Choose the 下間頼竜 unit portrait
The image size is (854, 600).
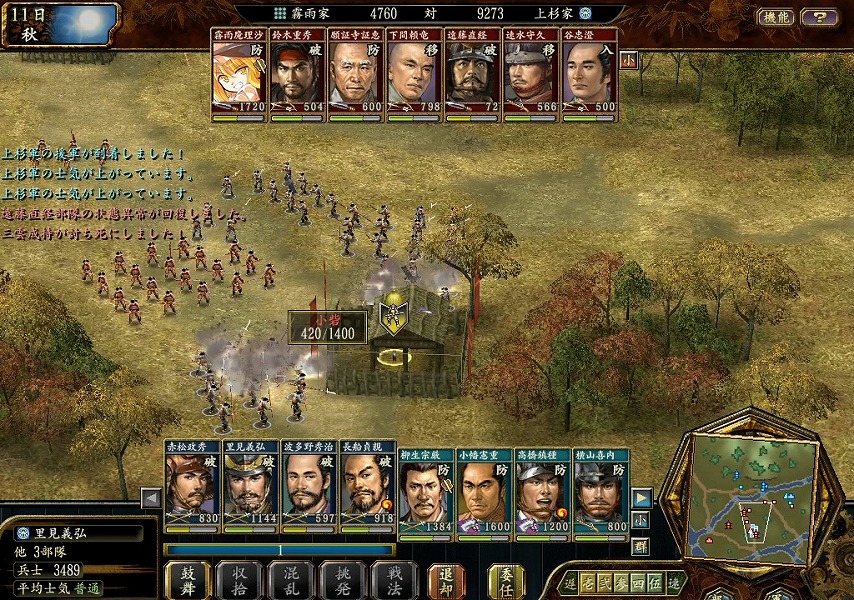point(414,73)
